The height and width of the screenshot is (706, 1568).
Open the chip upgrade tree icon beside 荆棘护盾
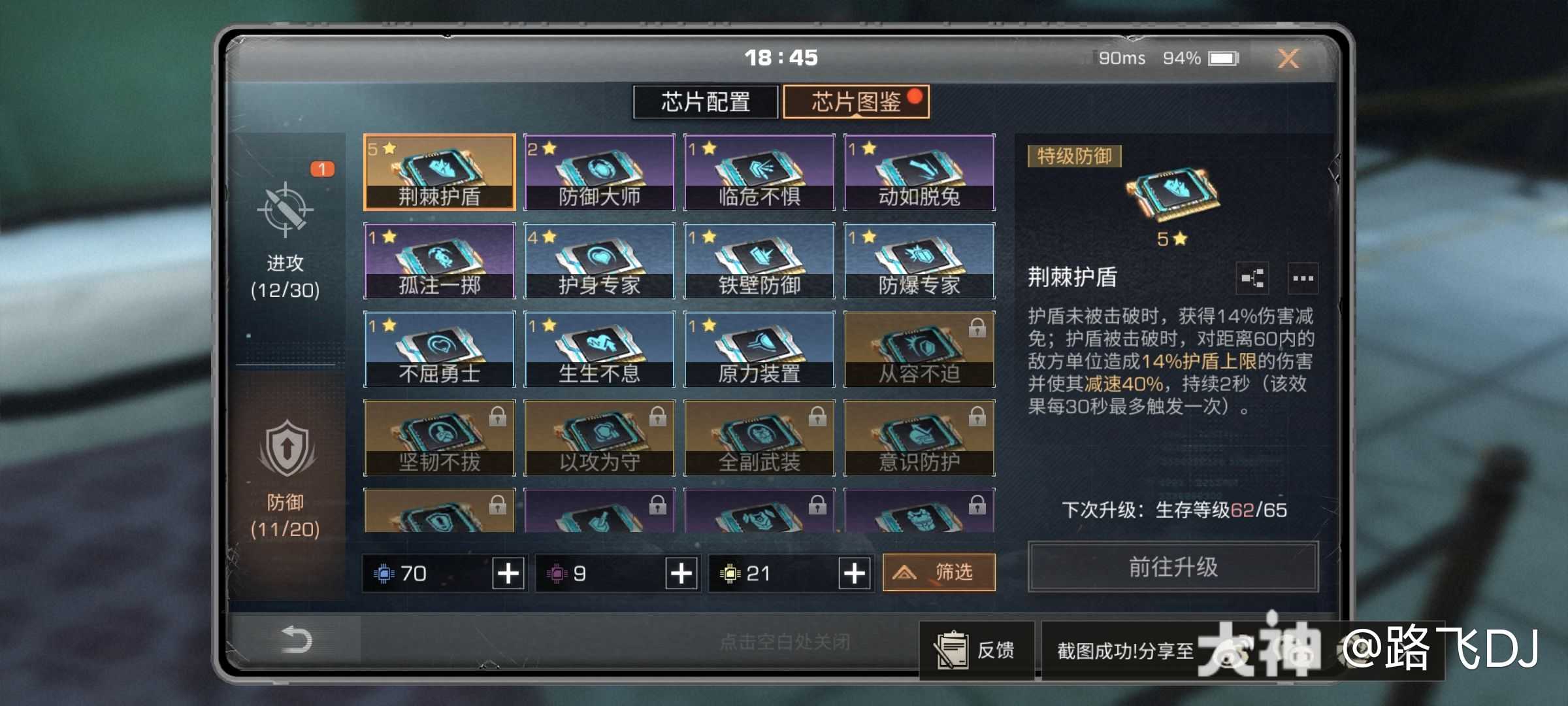pyautogui.click(x=1252, y=279)
